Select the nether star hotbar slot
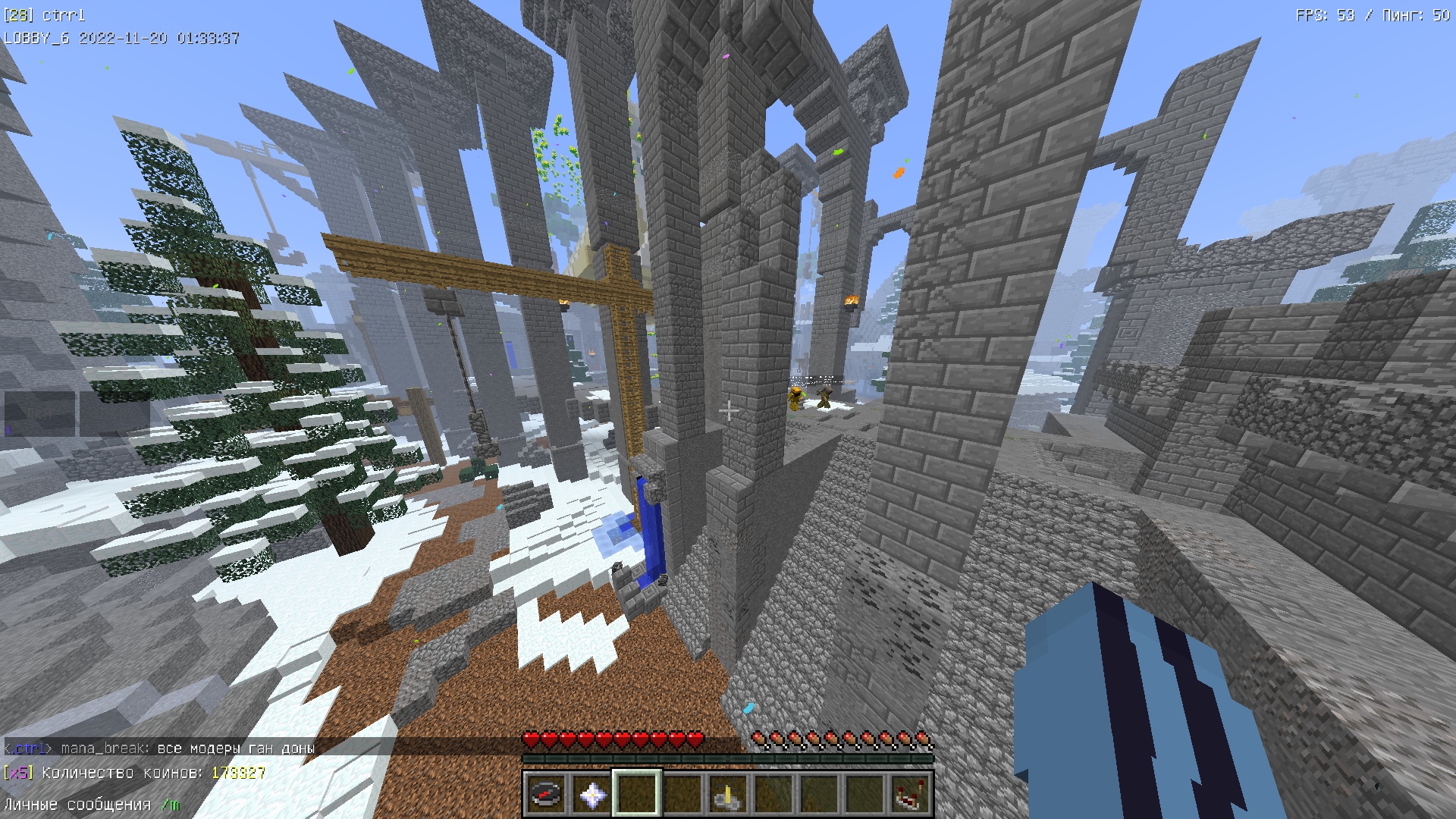Image resolution: width=1456 pixels, height=819 pixels. 591,794
